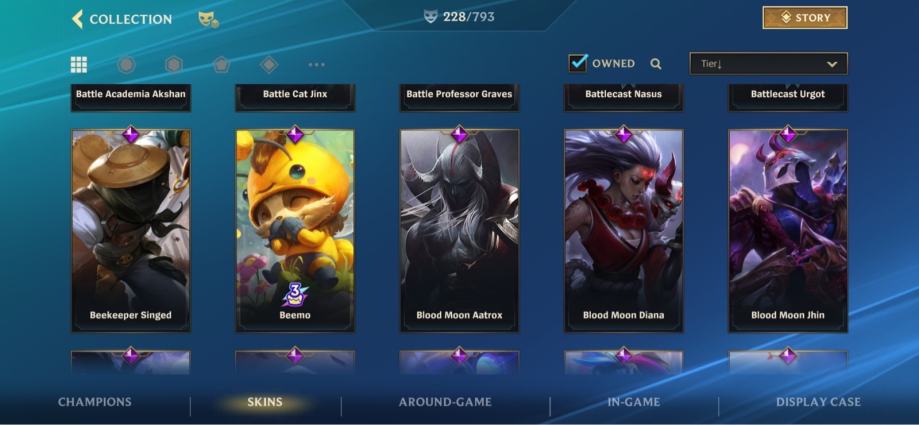Screen dimensions: 919x425
Task: Select the Battle Cat Jinx skin
Action: 295,96
